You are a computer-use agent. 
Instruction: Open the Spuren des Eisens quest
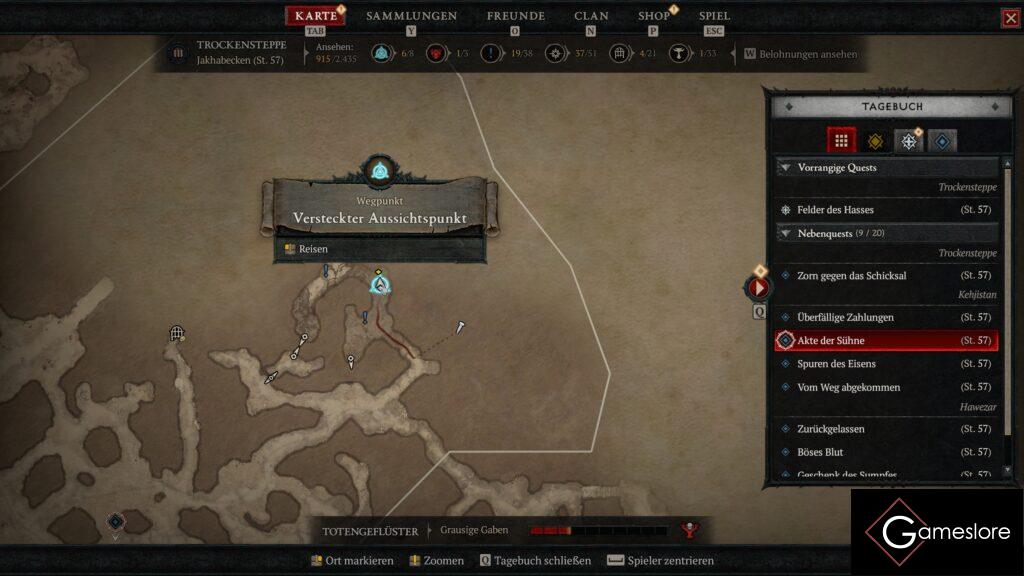point(836,364)
